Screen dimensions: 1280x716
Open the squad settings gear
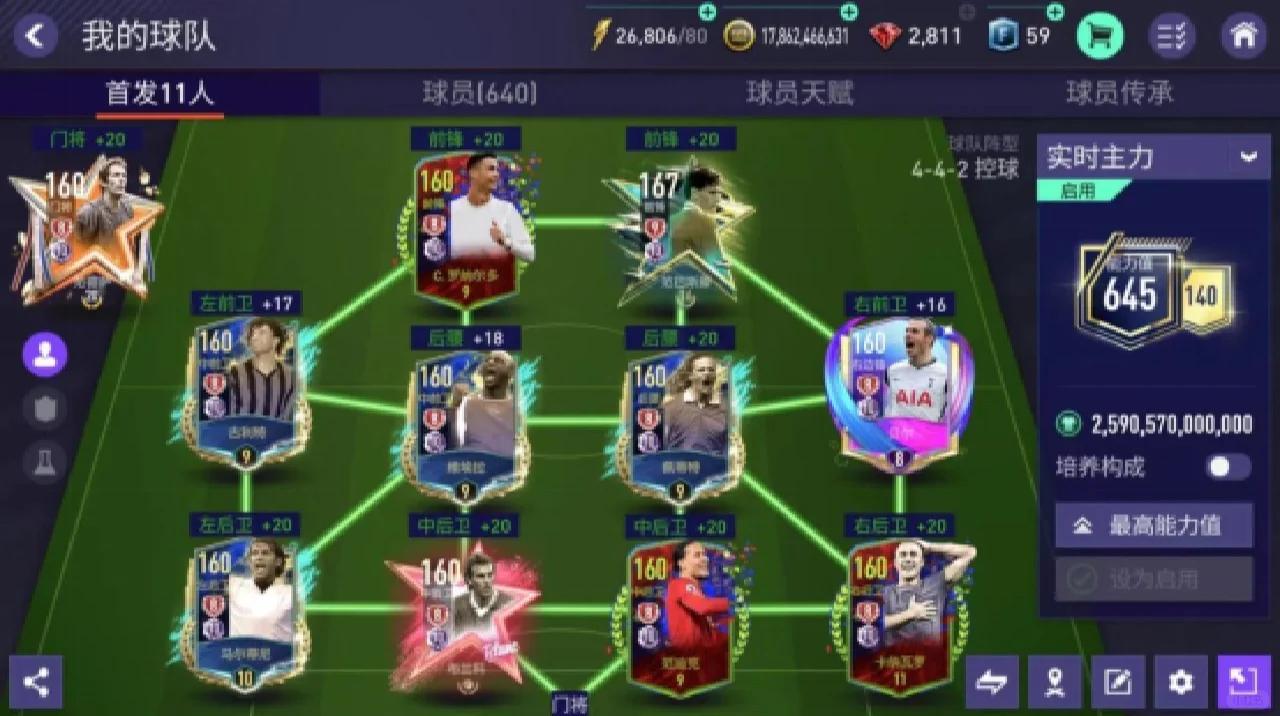click(x=1181, y=682)
